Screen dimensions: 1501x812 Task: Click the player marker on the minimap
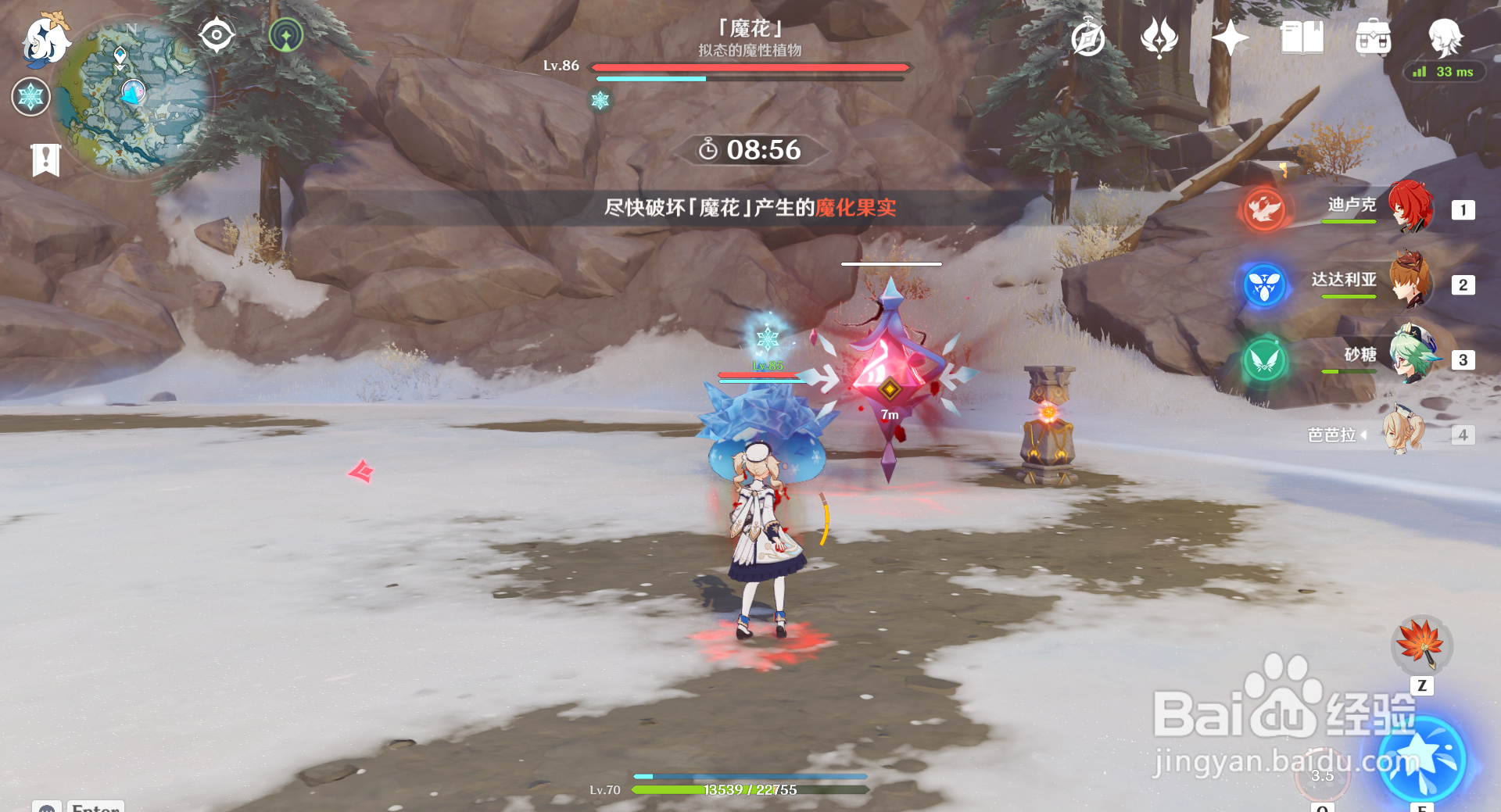131,92
